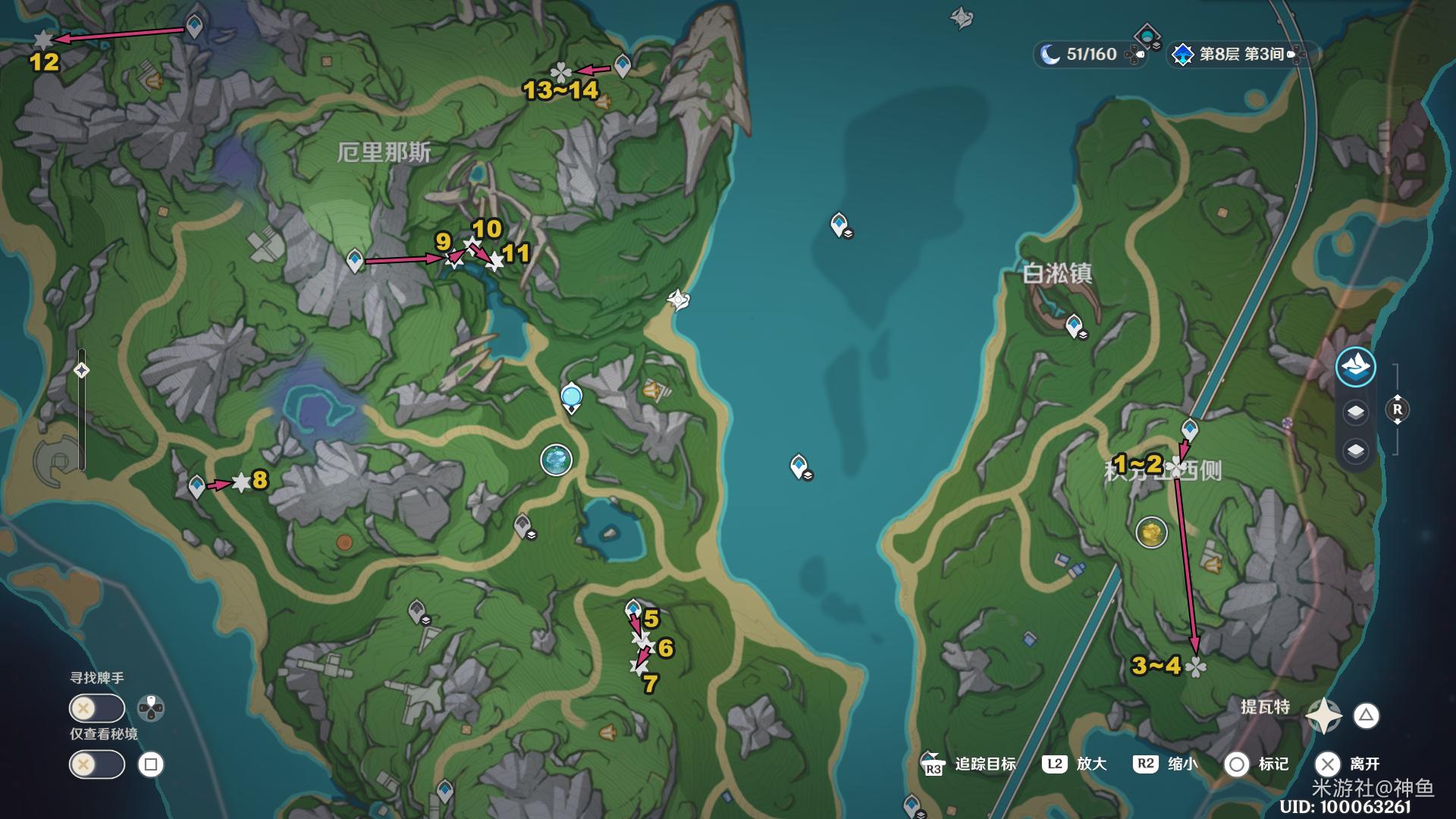Toggle the 仅查看秘境 switch
Viewport: 1456px width, 819px height.
coord(96,764)
